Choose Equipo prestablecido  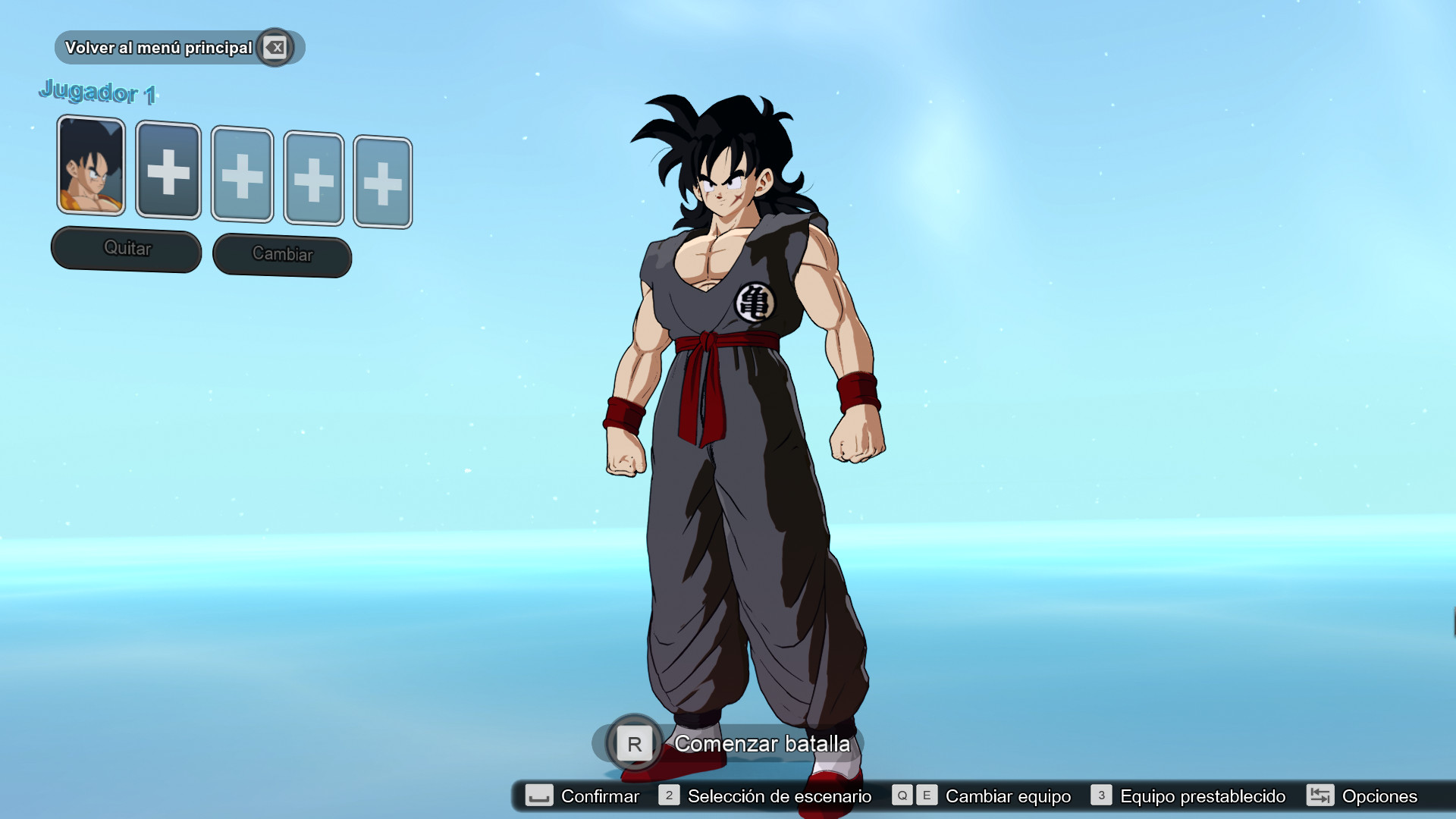[1202, 796]
